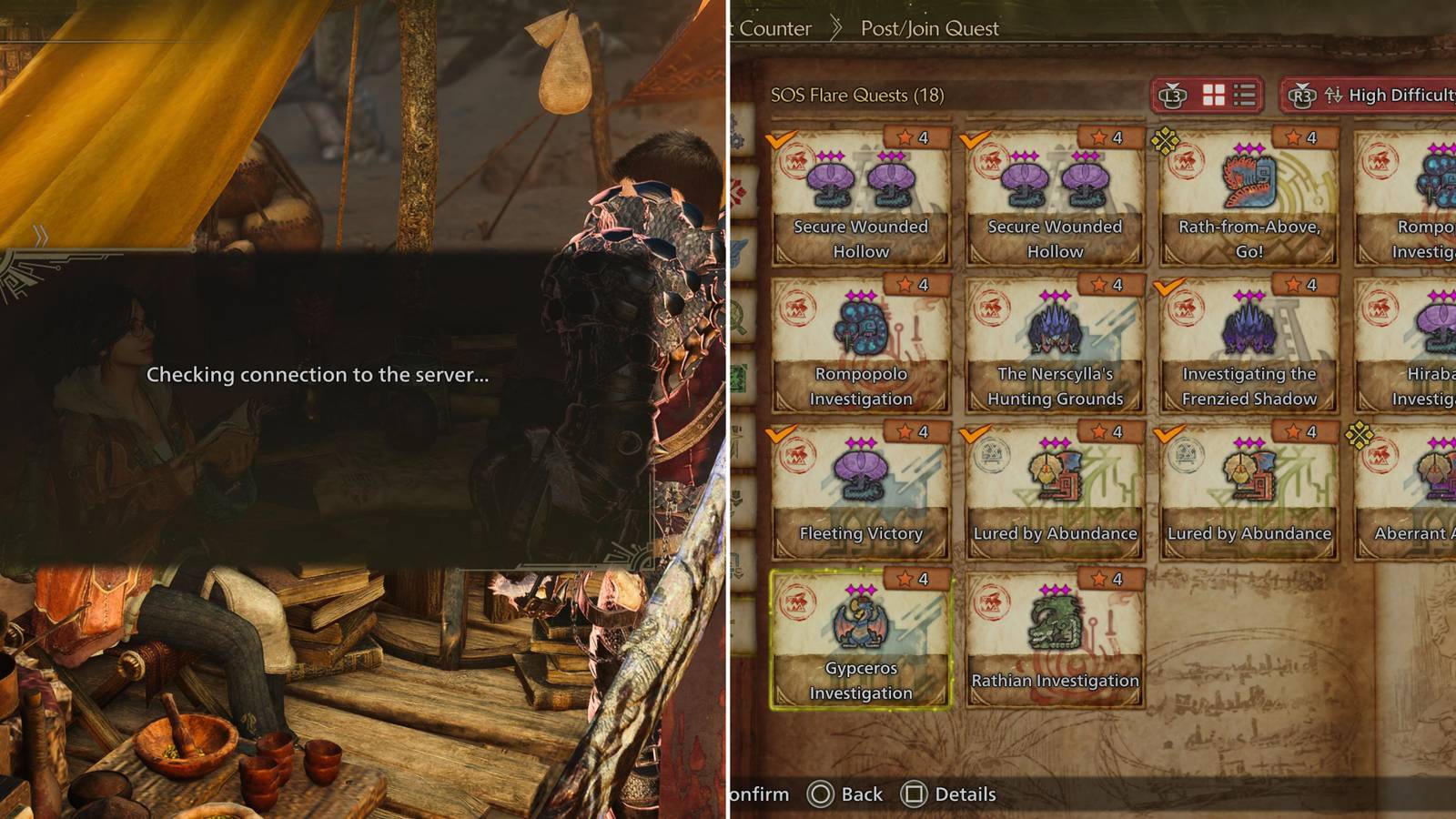This screenshot has height=819, width=1456.
Task: Click the Counter breadcrumb entry
Action: 773,28
